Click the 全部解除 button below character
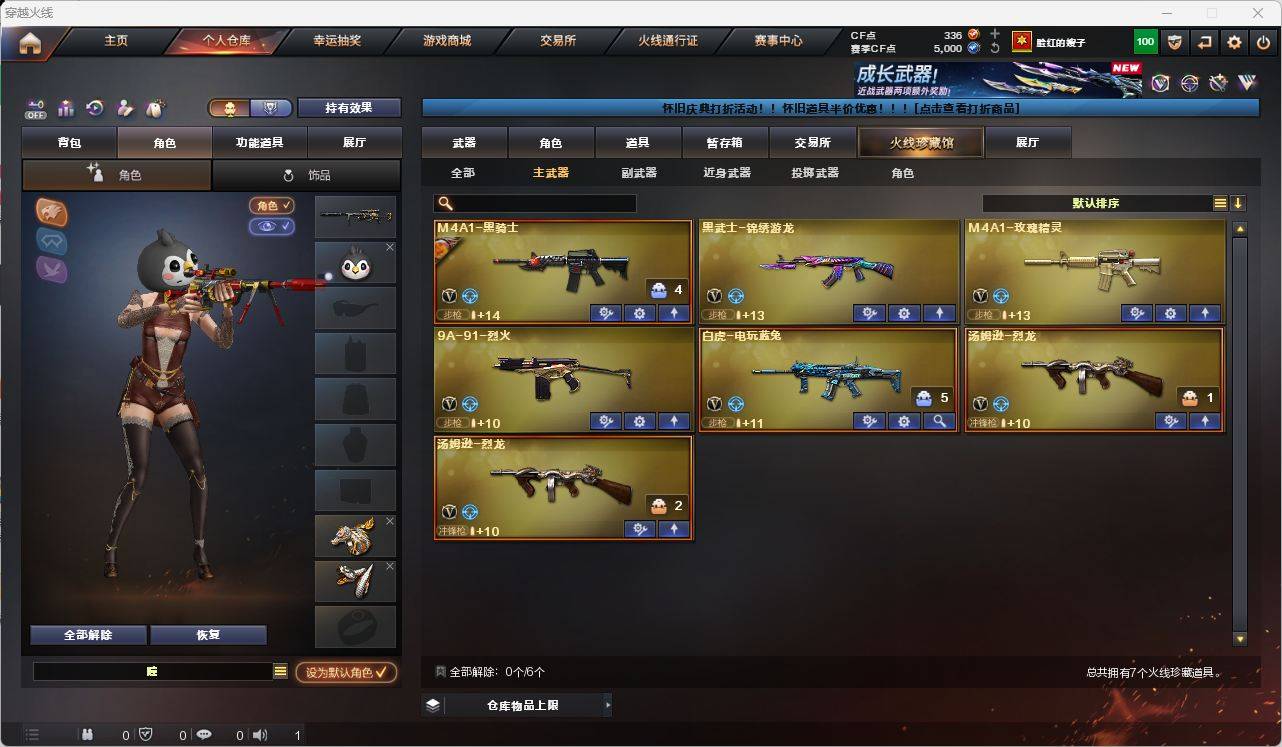The height and width of the screenshot is (747, 1282). pyautogui.click(x=88, y=635)
